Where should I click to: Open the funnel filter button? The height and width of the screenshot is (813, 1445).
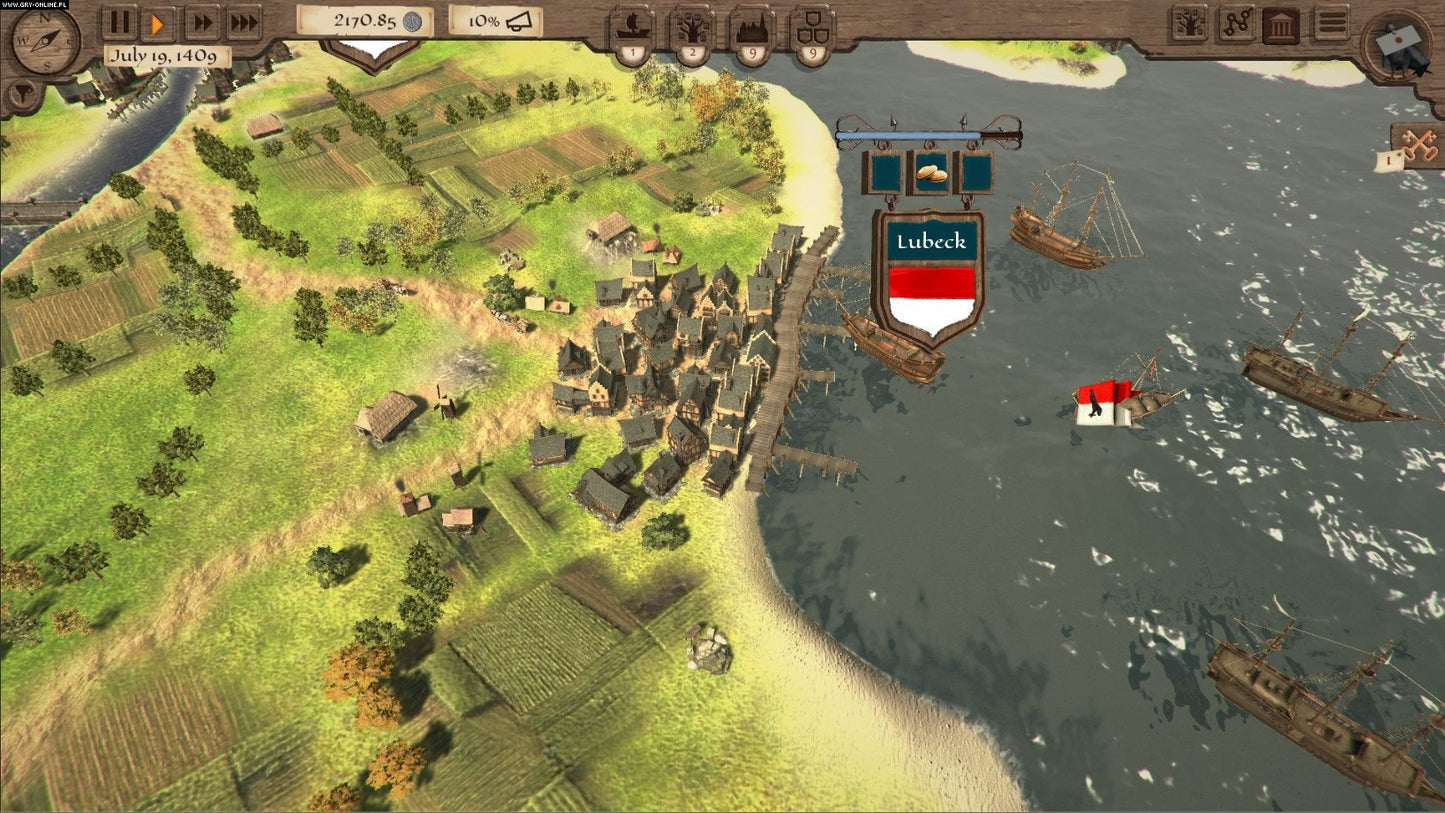pyautogui.click(x=17, y=95)
